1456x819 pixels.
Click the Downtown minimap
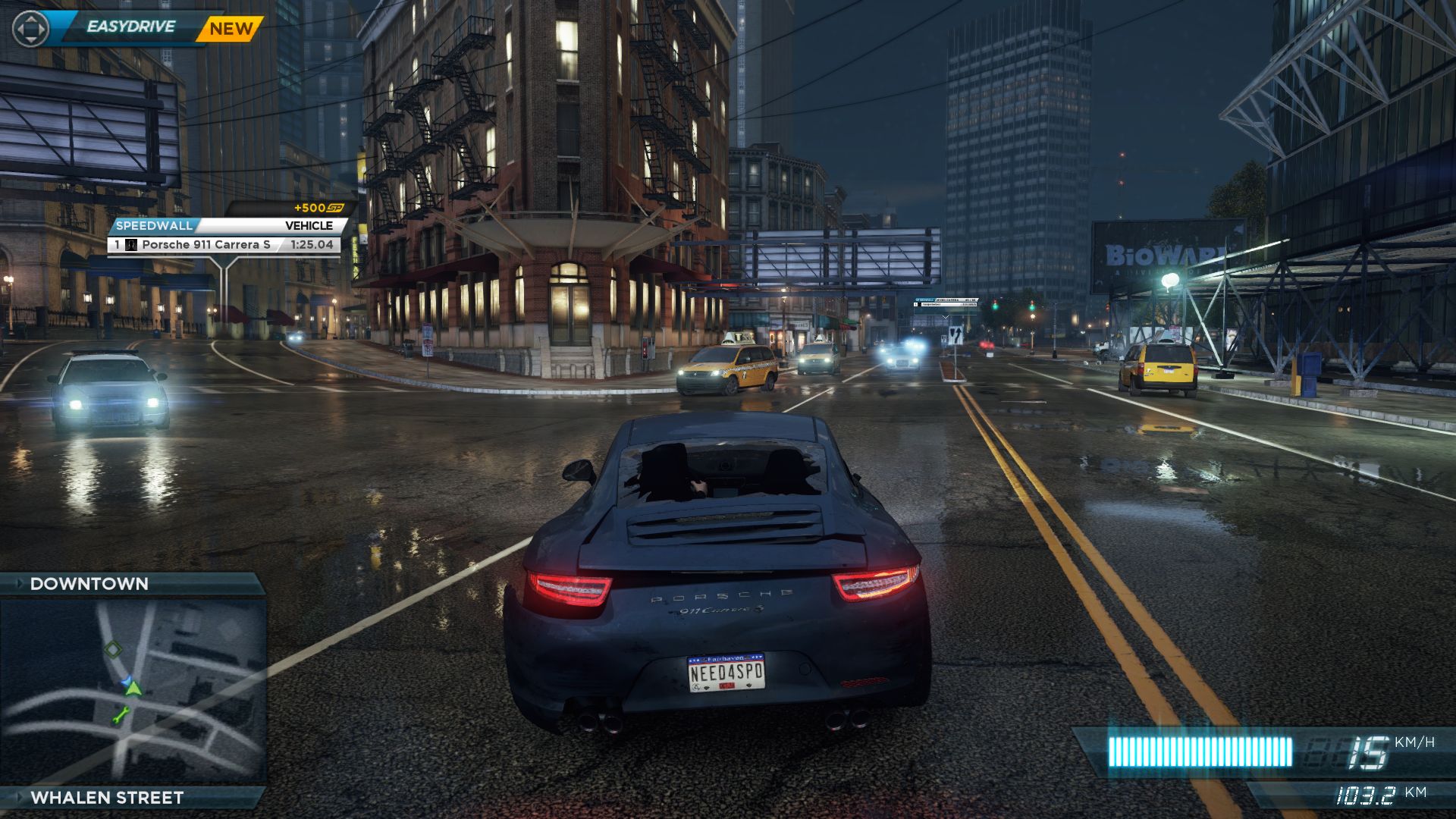point(133,690)
